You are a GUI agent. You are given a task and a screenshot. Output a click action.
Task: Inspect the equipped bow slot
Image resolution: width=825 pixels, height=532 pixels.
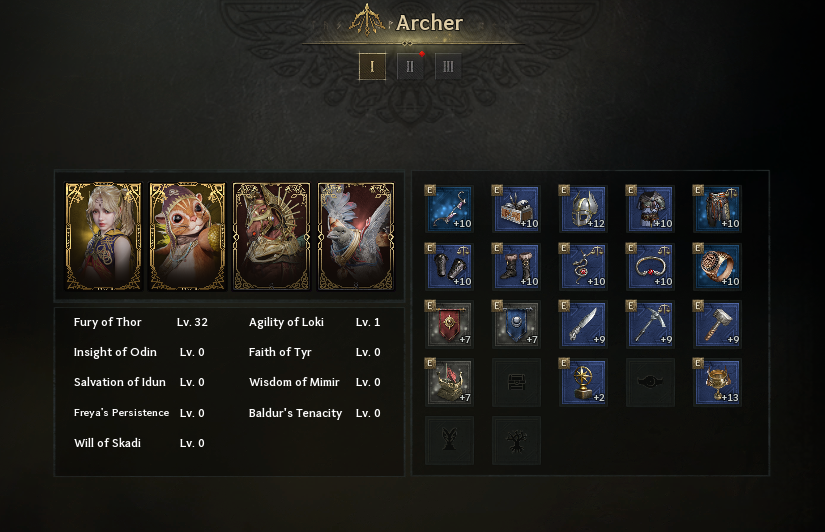pos(449,208)
